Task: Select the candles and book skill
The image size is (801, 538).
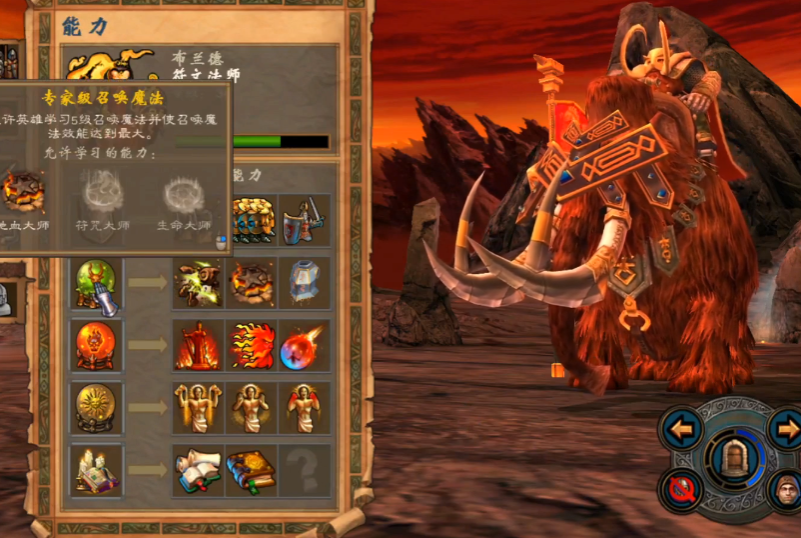Action: tap(97, 470)
